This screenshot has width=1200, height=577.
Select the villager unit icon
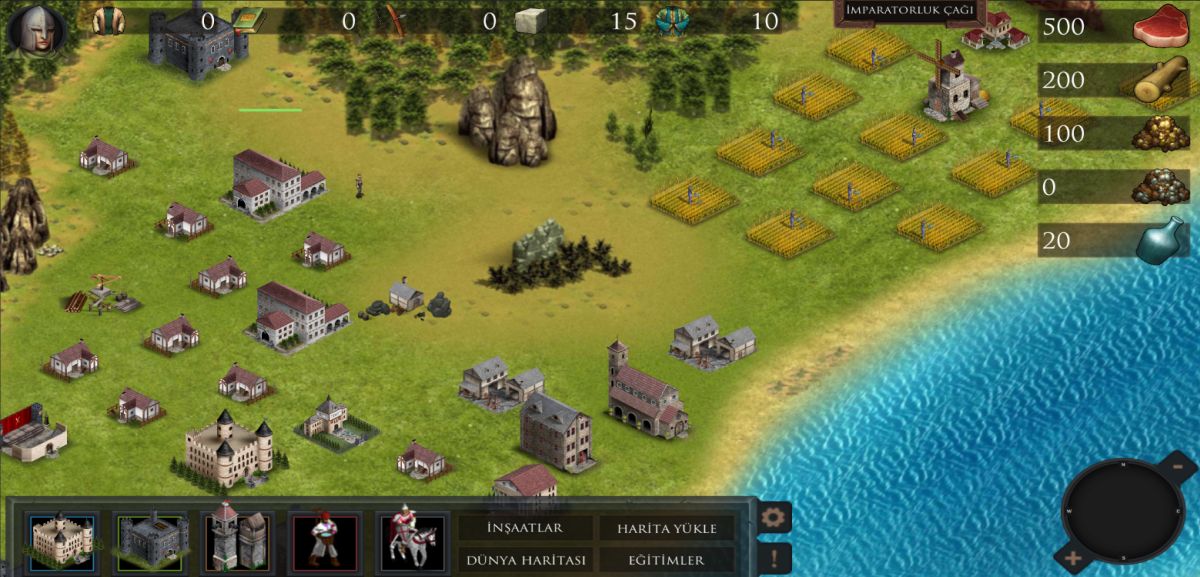(324, 537)
